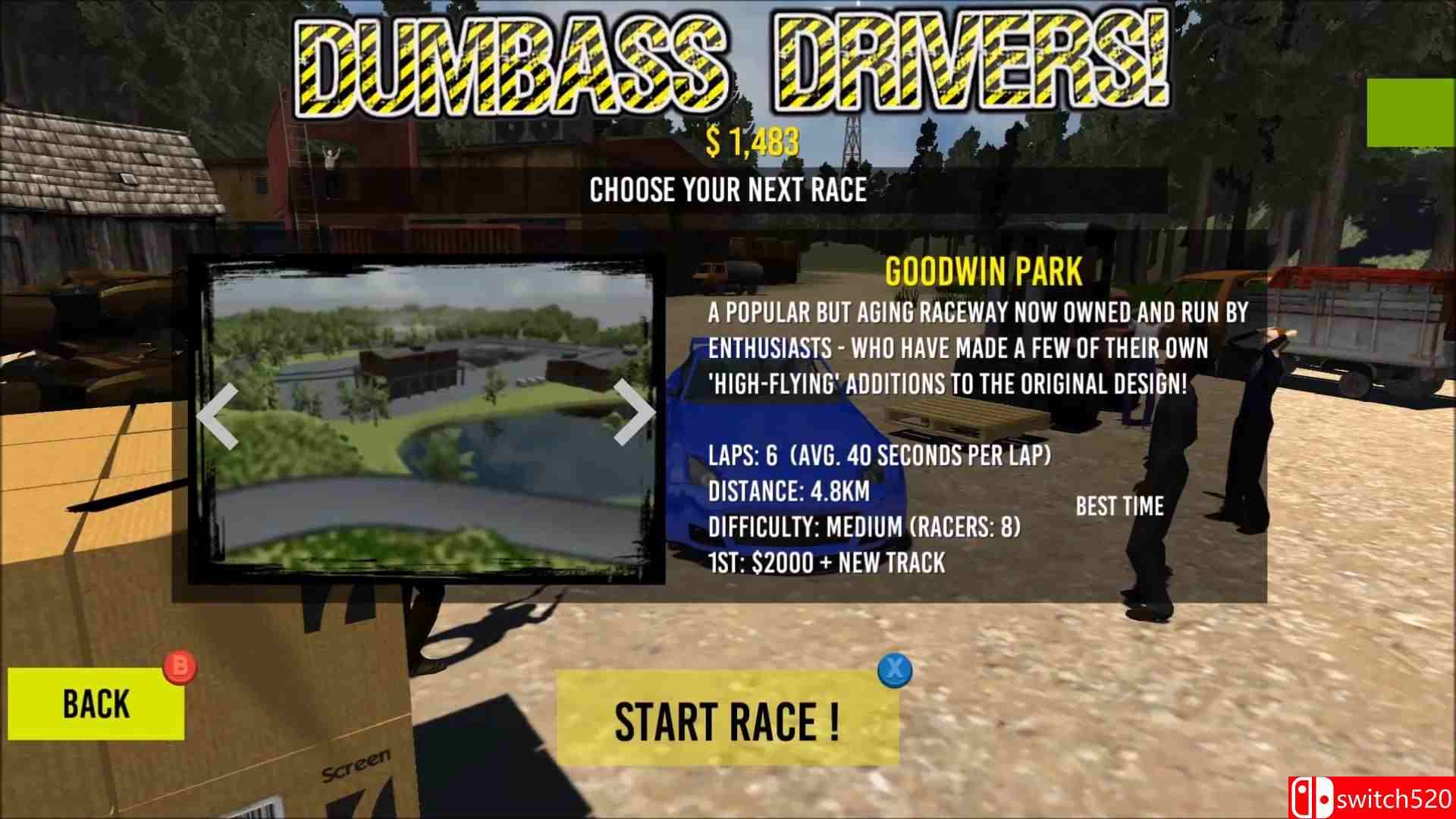Click the blue X controller button icon
Image resolution: width=1456 pixels, height=819 pixels.
click(893, 669)
